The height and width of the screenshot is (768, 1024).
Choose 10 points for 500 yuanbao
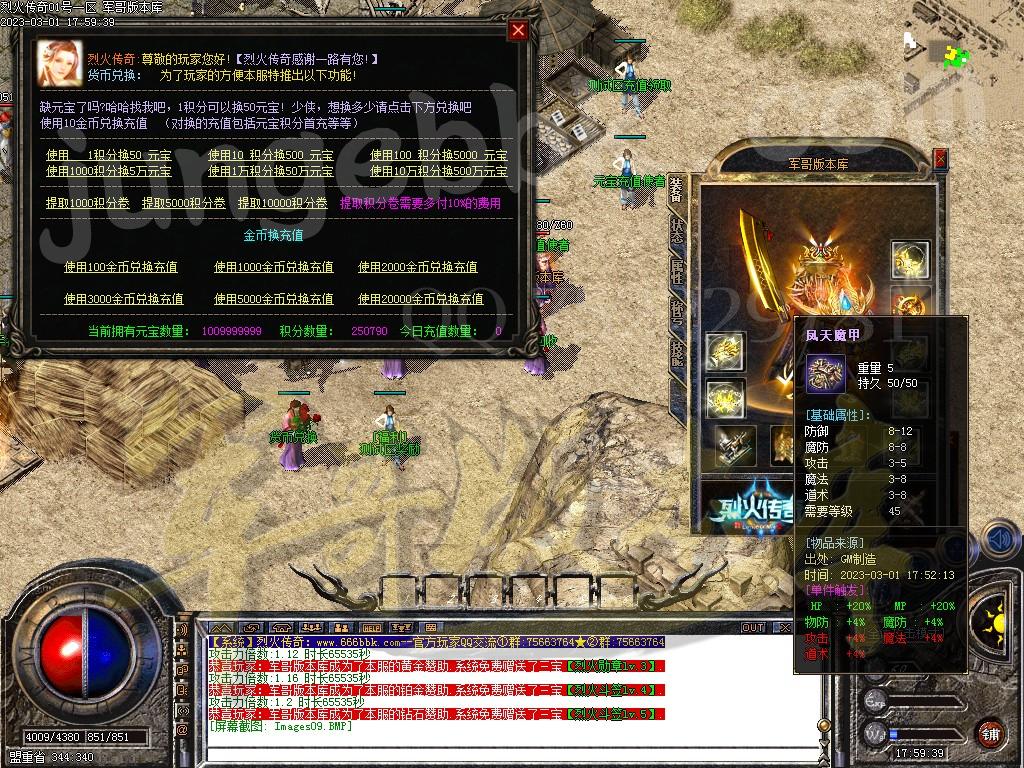270,155
